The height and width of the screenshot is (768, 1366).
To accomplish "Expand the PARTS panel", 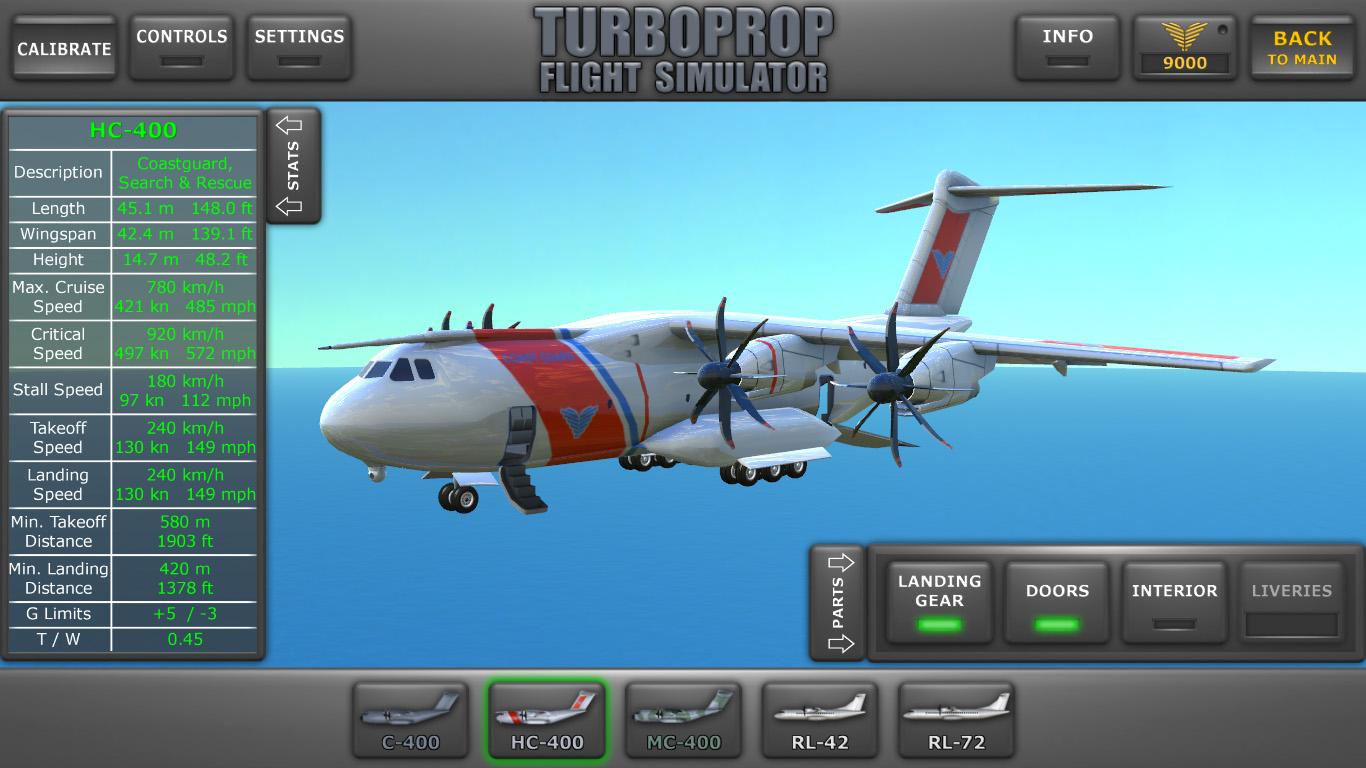I will [838, 602].
